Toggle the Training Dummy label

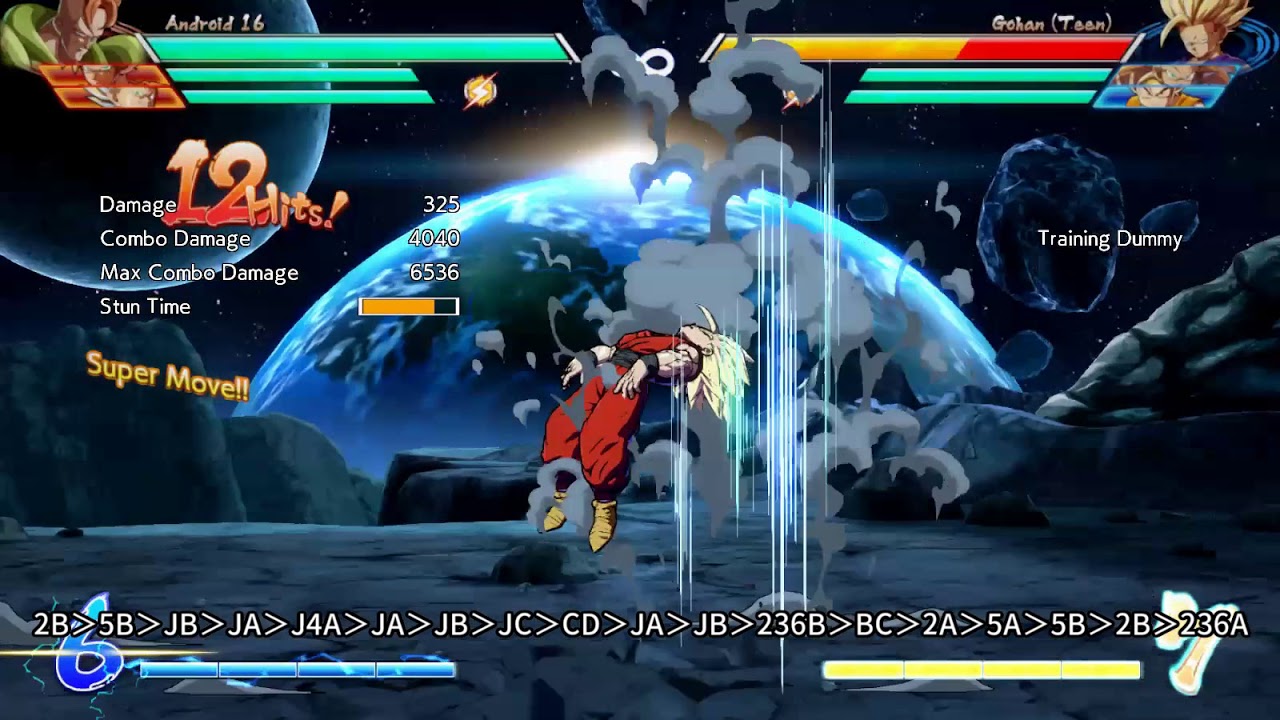(x=1108, y=240)
